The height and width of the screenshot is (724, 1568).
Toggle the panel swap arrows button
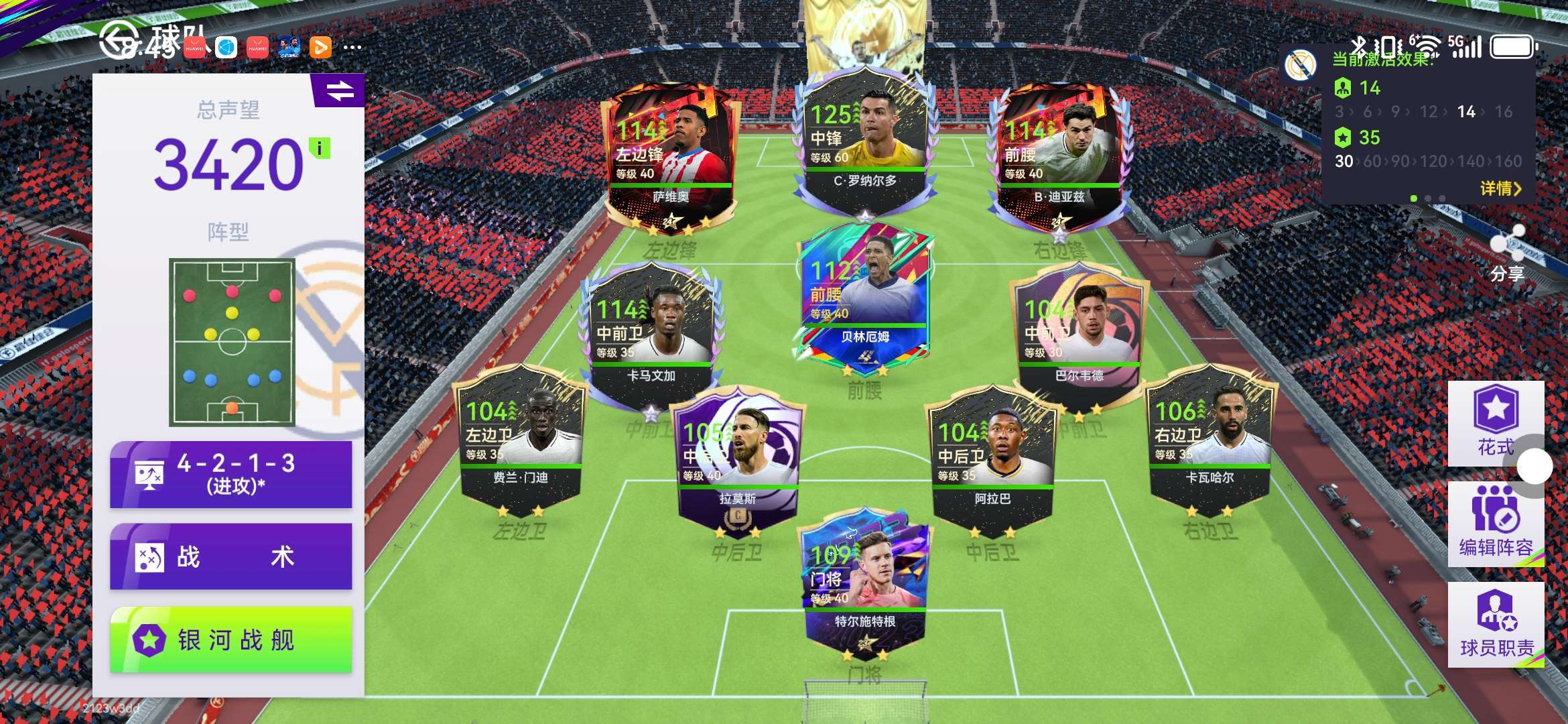pyautogui.click(x=340, y=90)
